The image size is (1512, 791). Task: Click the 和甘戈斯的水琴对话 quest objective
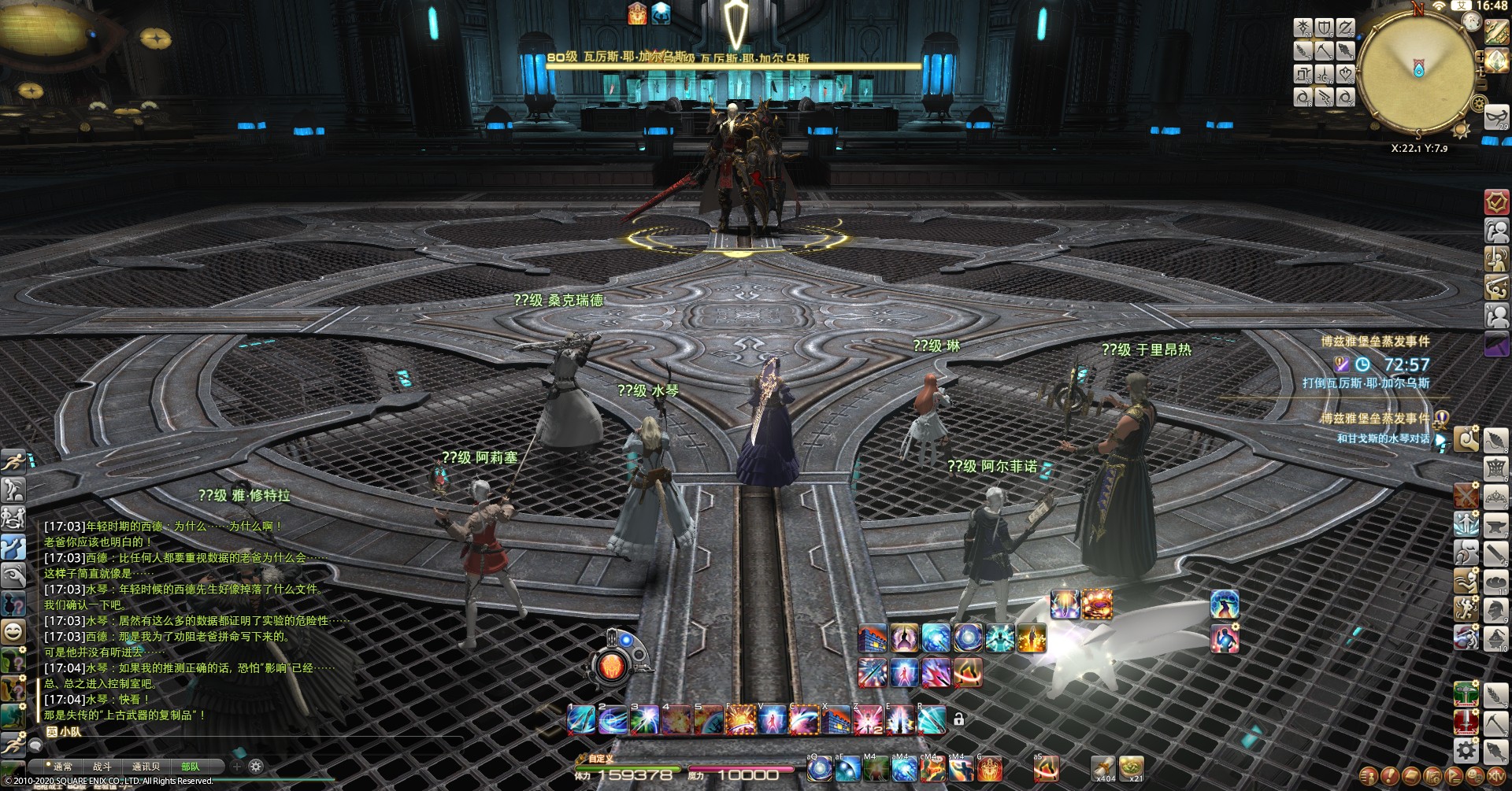(1383, 438)
